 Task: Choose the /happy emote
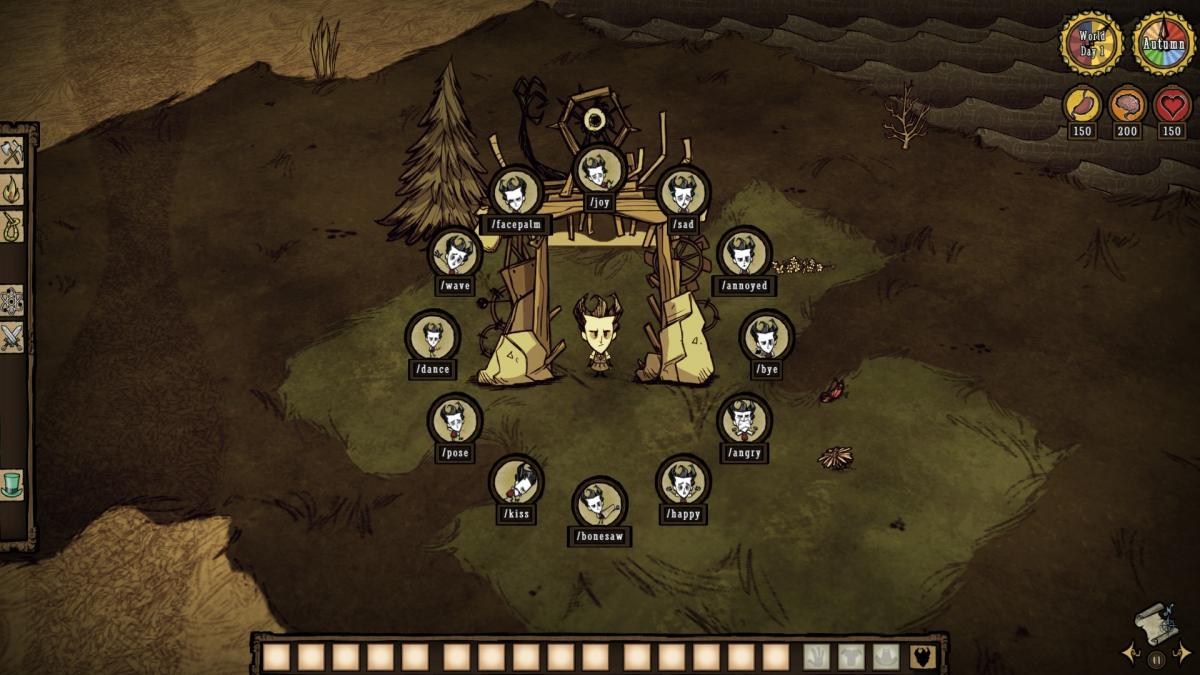[683, 483]
